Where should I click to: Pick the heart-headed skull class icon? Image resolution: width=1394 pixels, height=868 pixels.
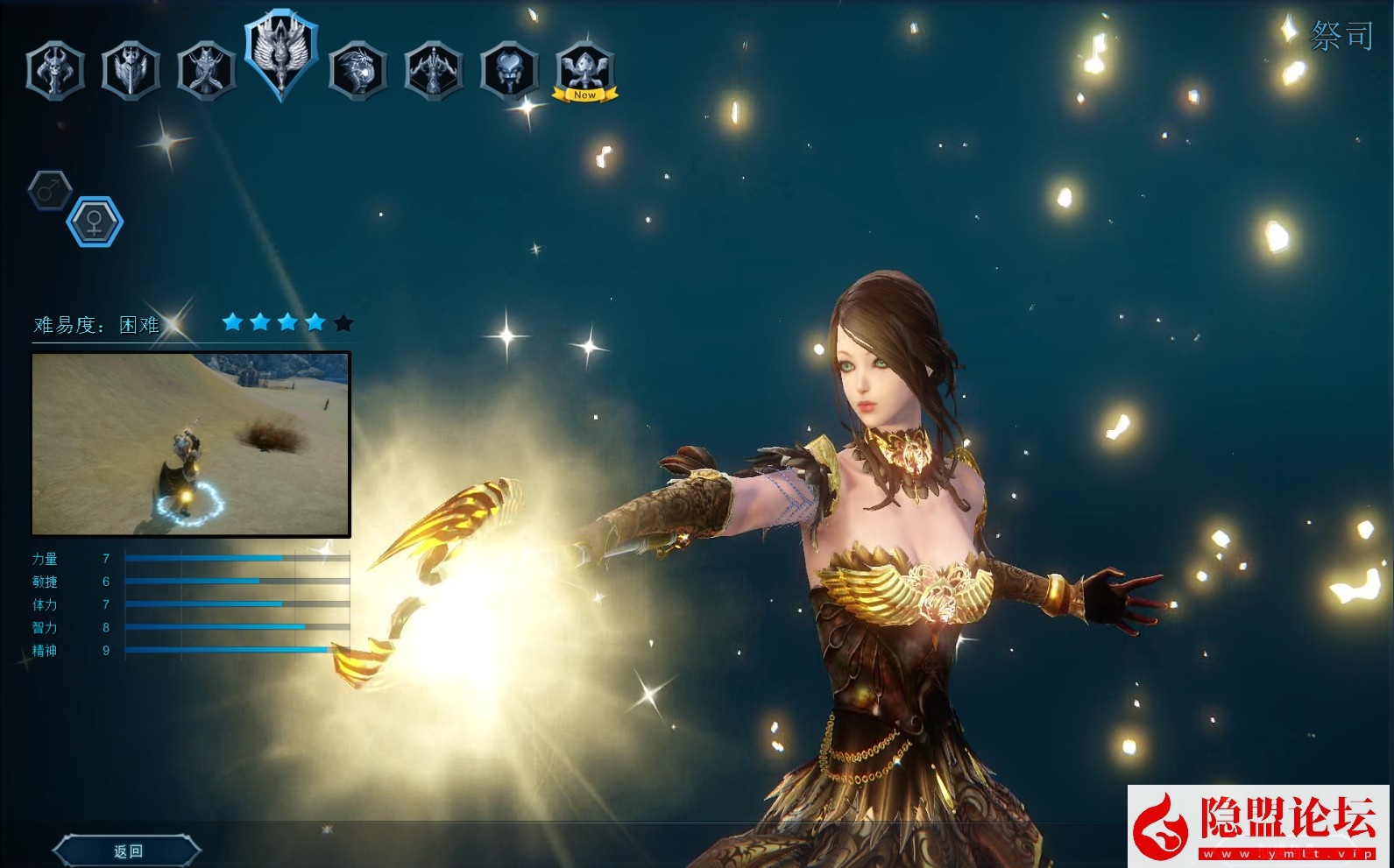pos(509,70)
